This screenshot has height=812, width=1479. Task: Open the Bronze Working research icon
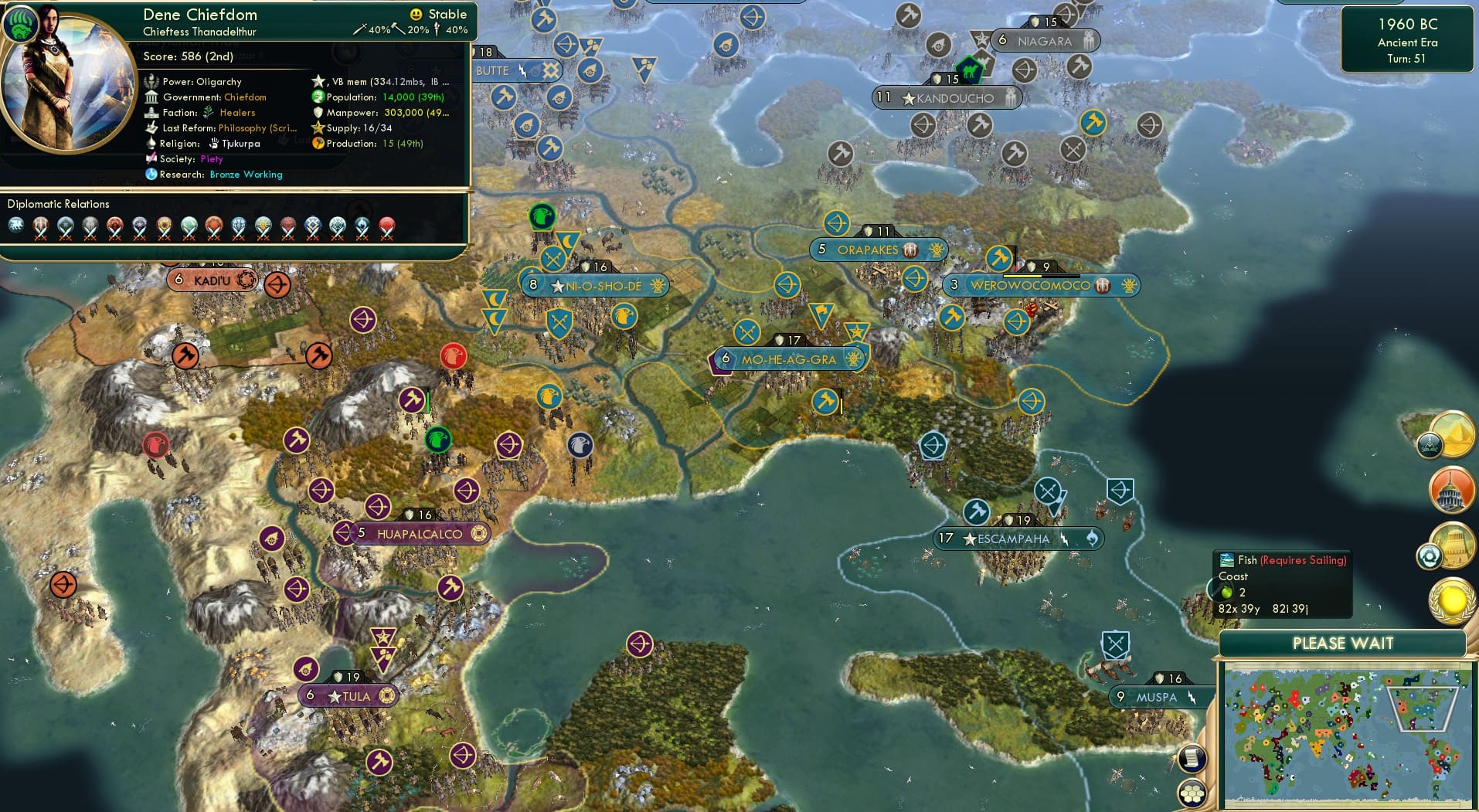click(x=245, y=175)
